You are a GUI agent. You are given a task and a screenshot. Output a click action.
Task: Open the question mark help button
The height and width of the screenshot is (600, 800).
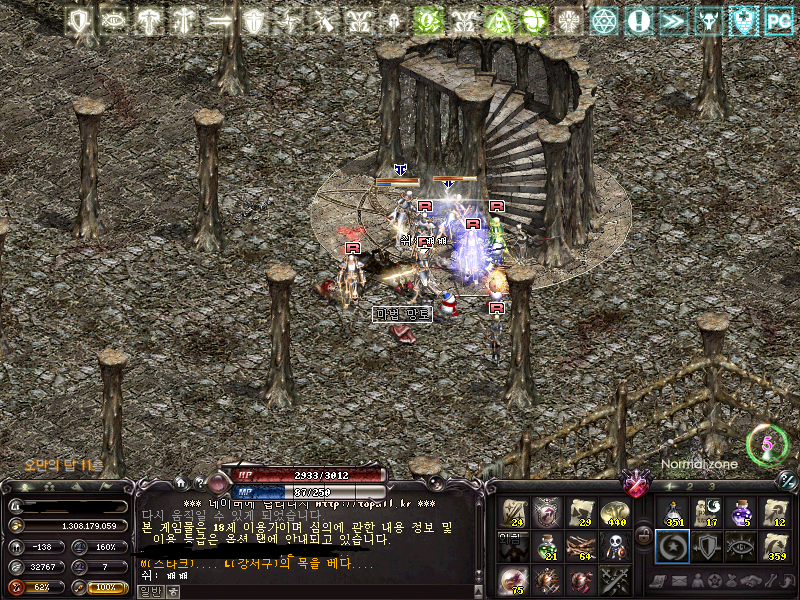(x=199, y=485)
